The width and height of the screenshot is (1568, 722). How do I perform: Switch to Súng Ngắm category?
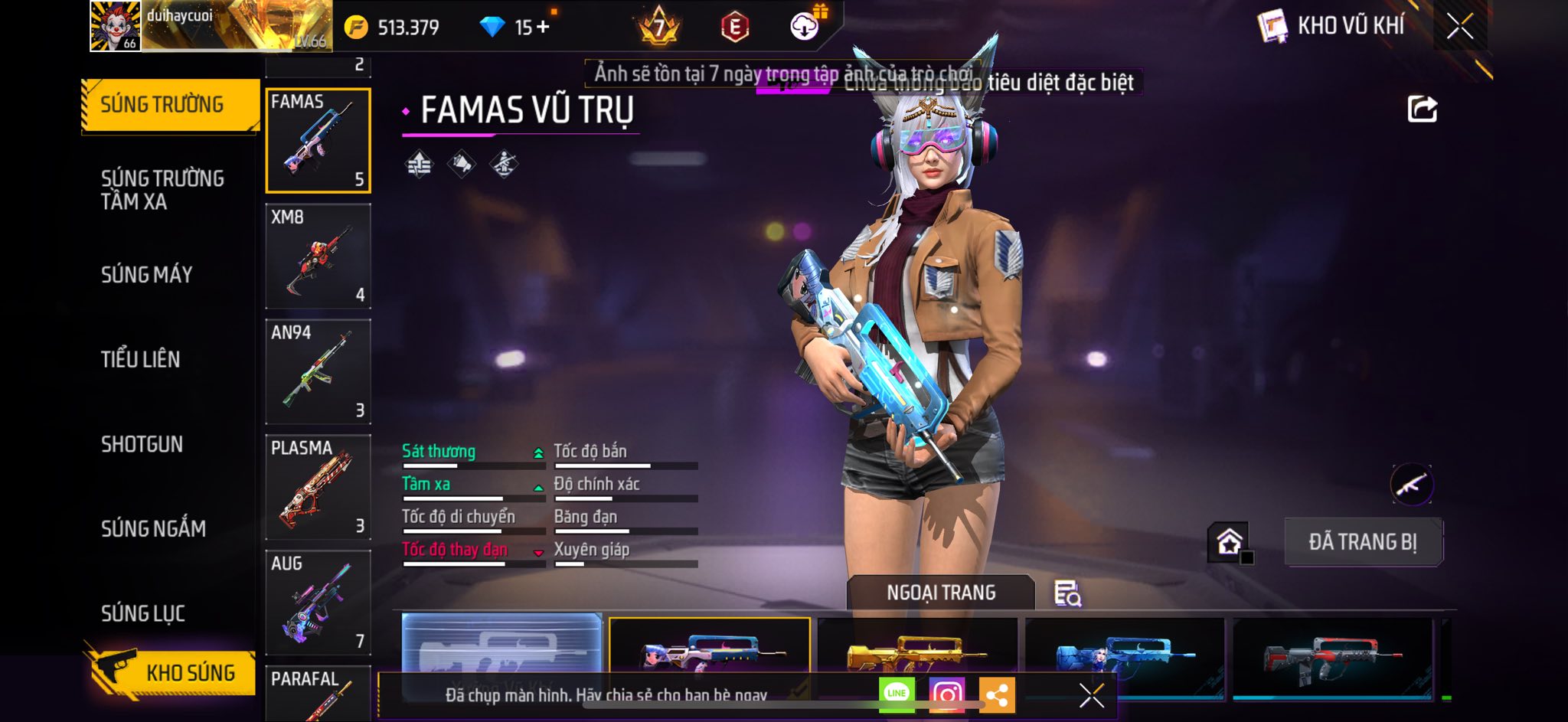pos(153,528)
